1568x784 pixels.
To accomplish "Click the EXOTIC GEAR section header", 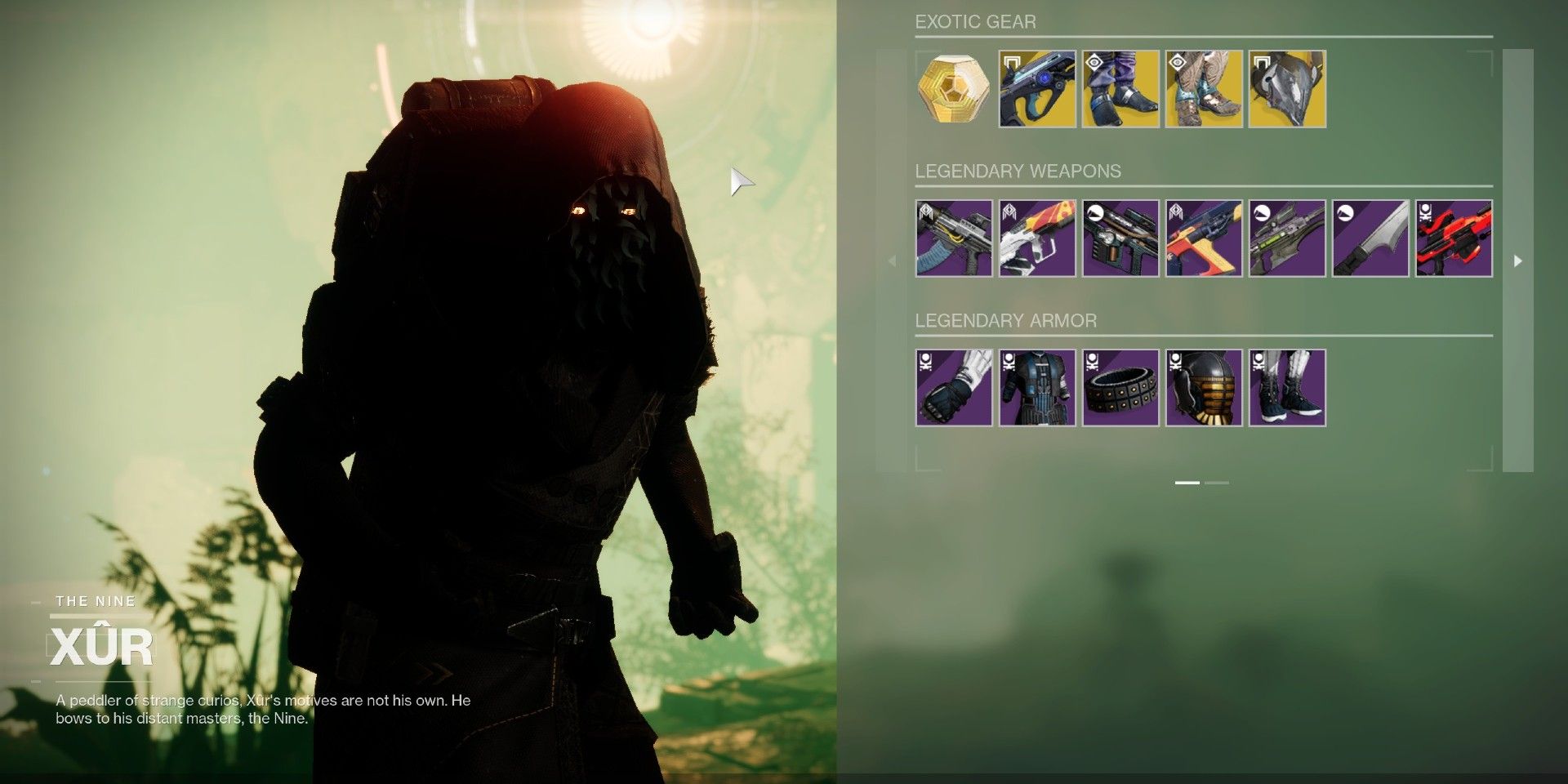I will coord(976,22).
